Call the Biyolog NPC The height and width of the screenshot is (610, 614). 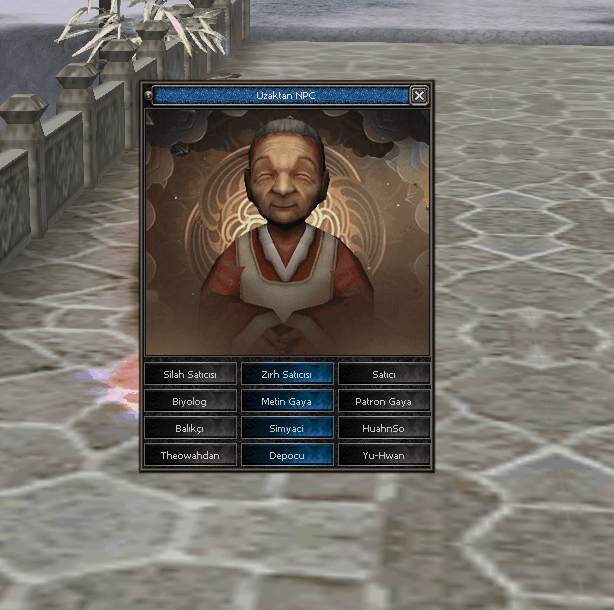point(189,401)
